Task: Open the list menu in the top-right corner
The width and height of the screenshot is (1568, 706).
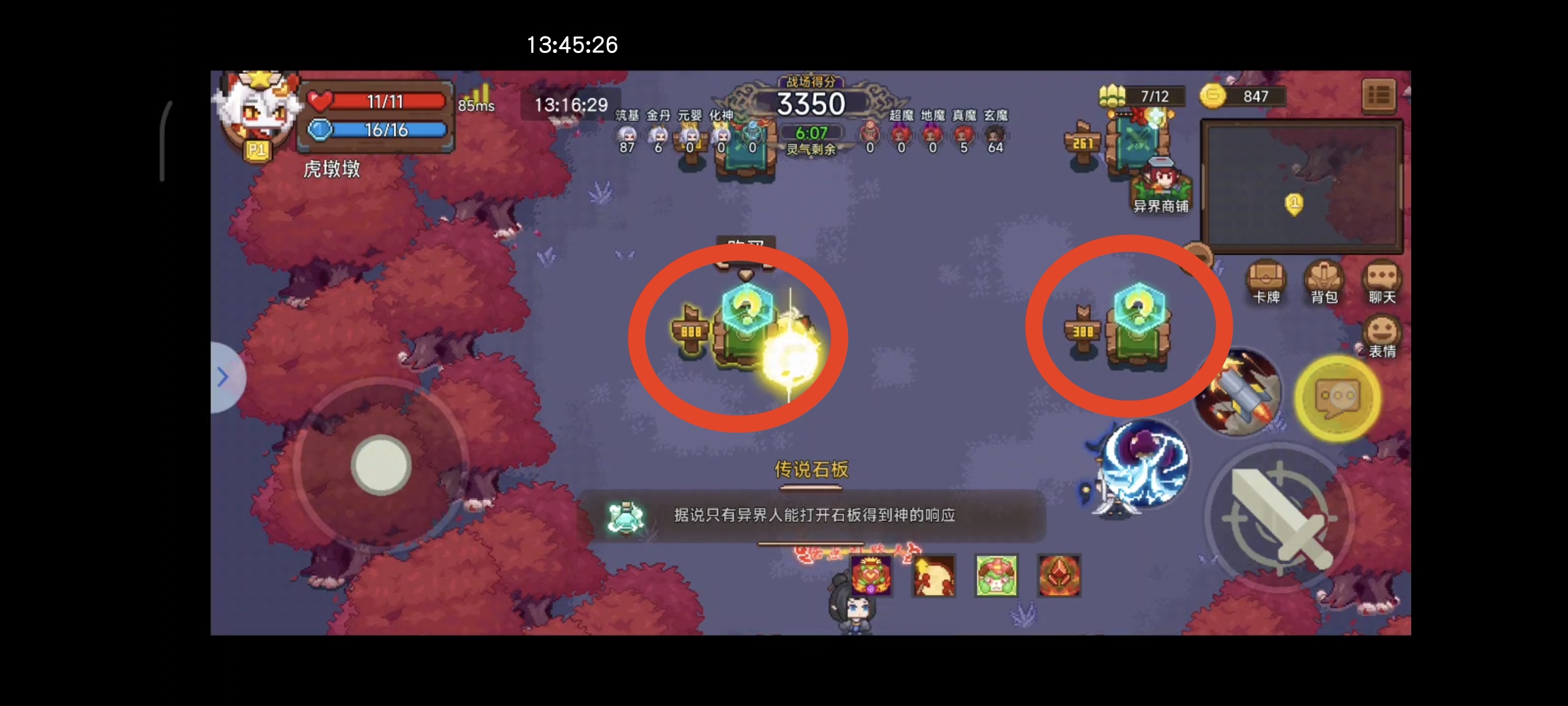Action: (1379, 96)
